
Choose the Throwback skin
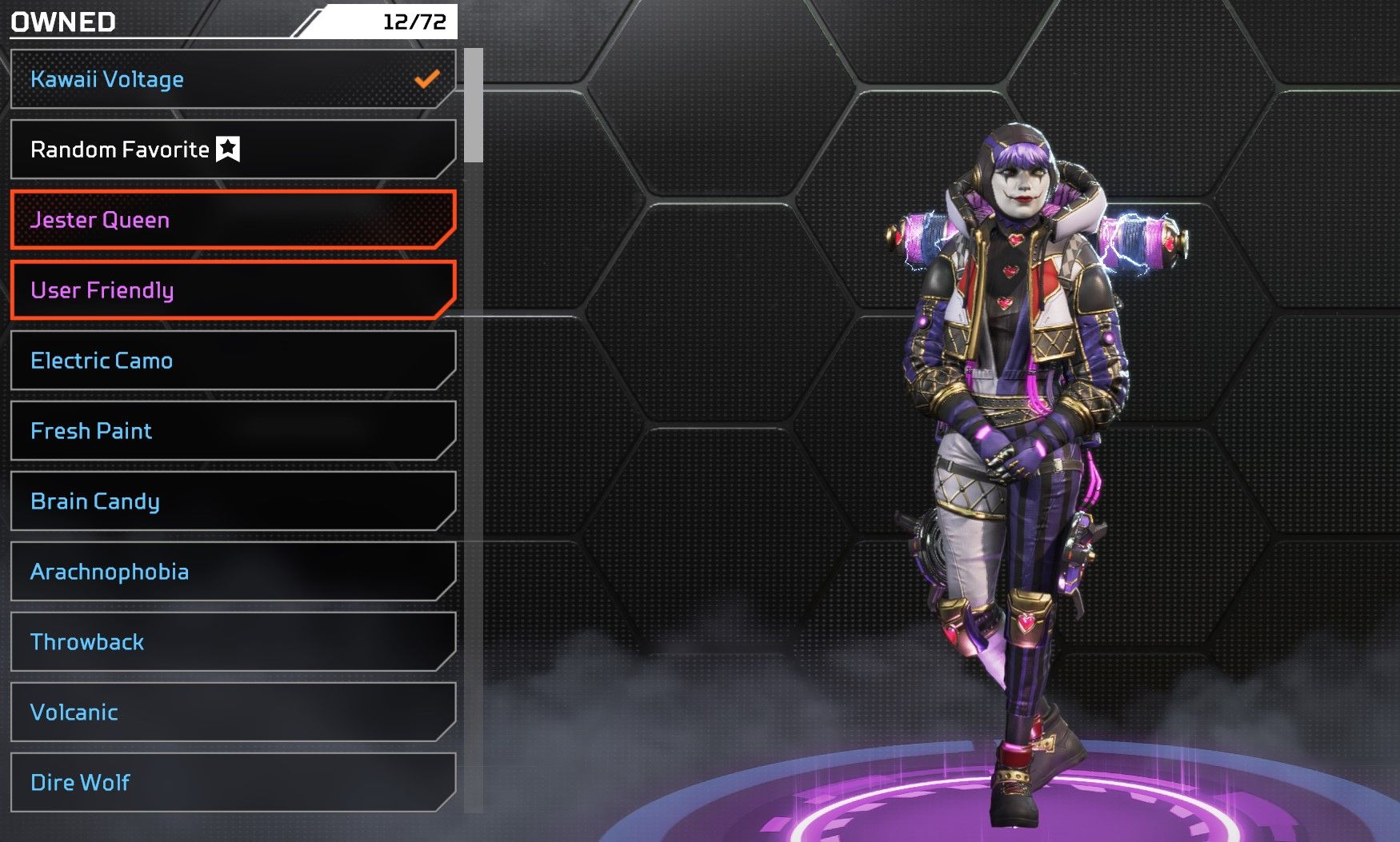[232, 642]
